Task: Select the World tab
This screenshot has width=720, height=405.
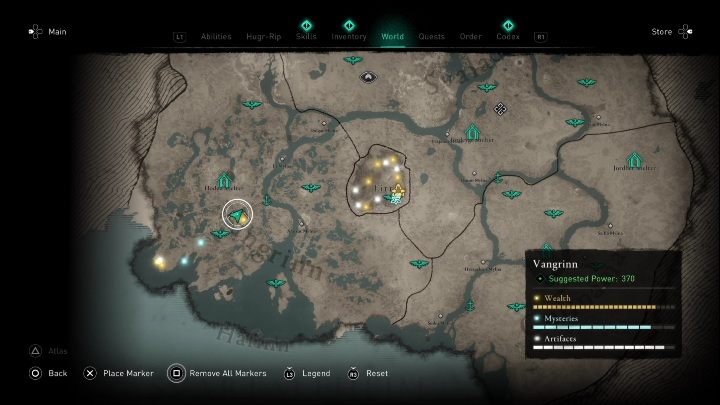Action: click(393, 37)
